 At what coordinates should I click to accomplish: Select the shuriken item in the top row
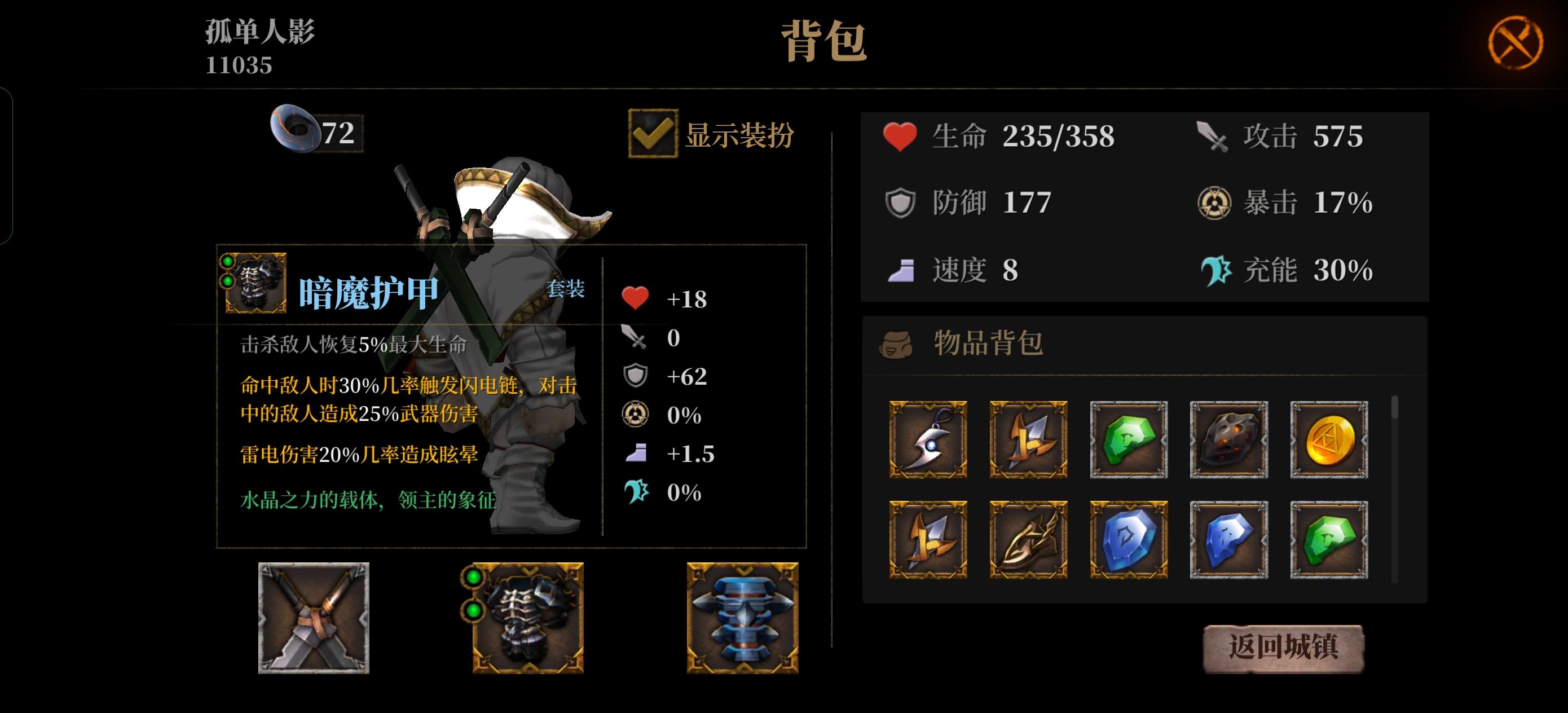point(1028,440)
